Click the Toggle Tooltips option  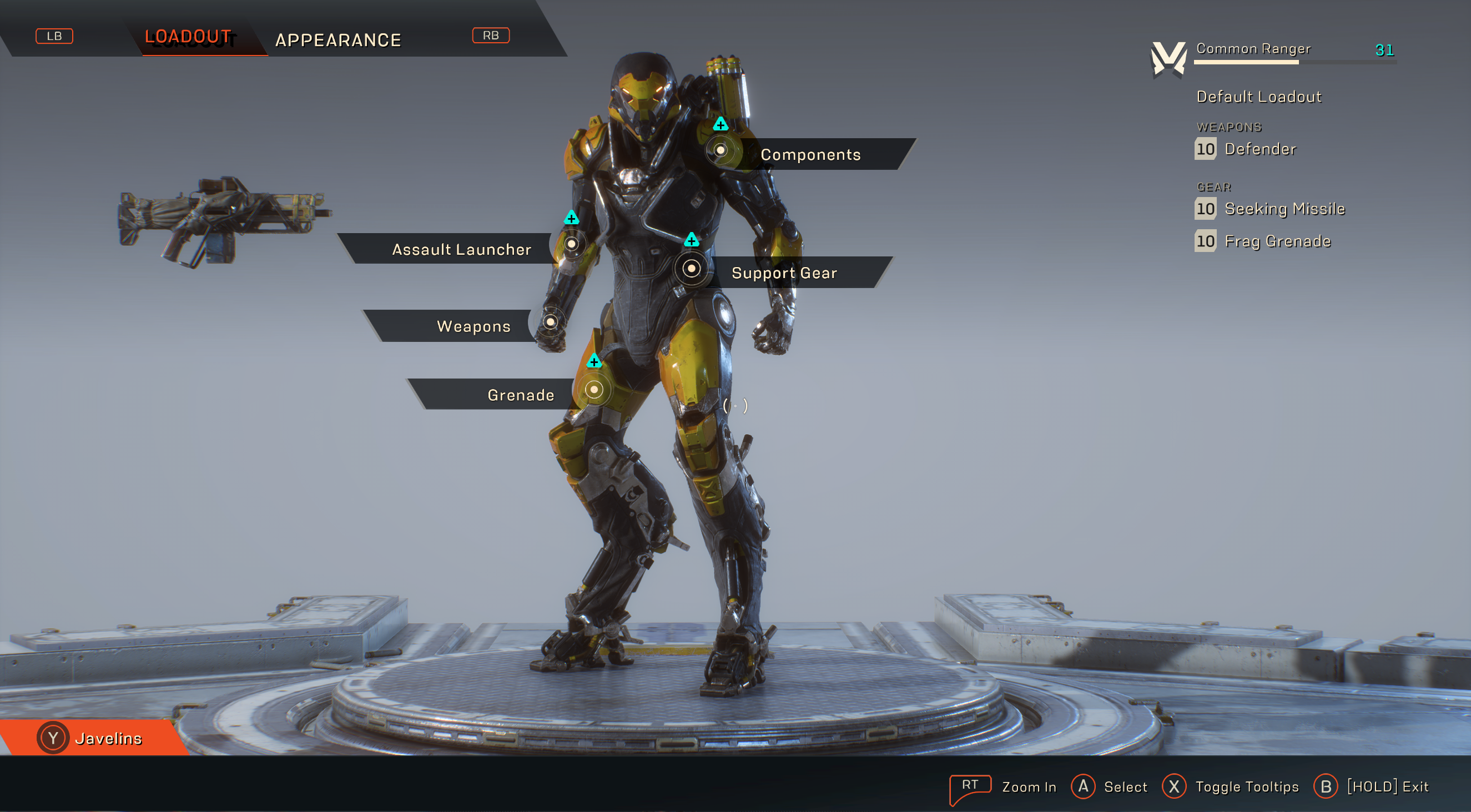1246,786
